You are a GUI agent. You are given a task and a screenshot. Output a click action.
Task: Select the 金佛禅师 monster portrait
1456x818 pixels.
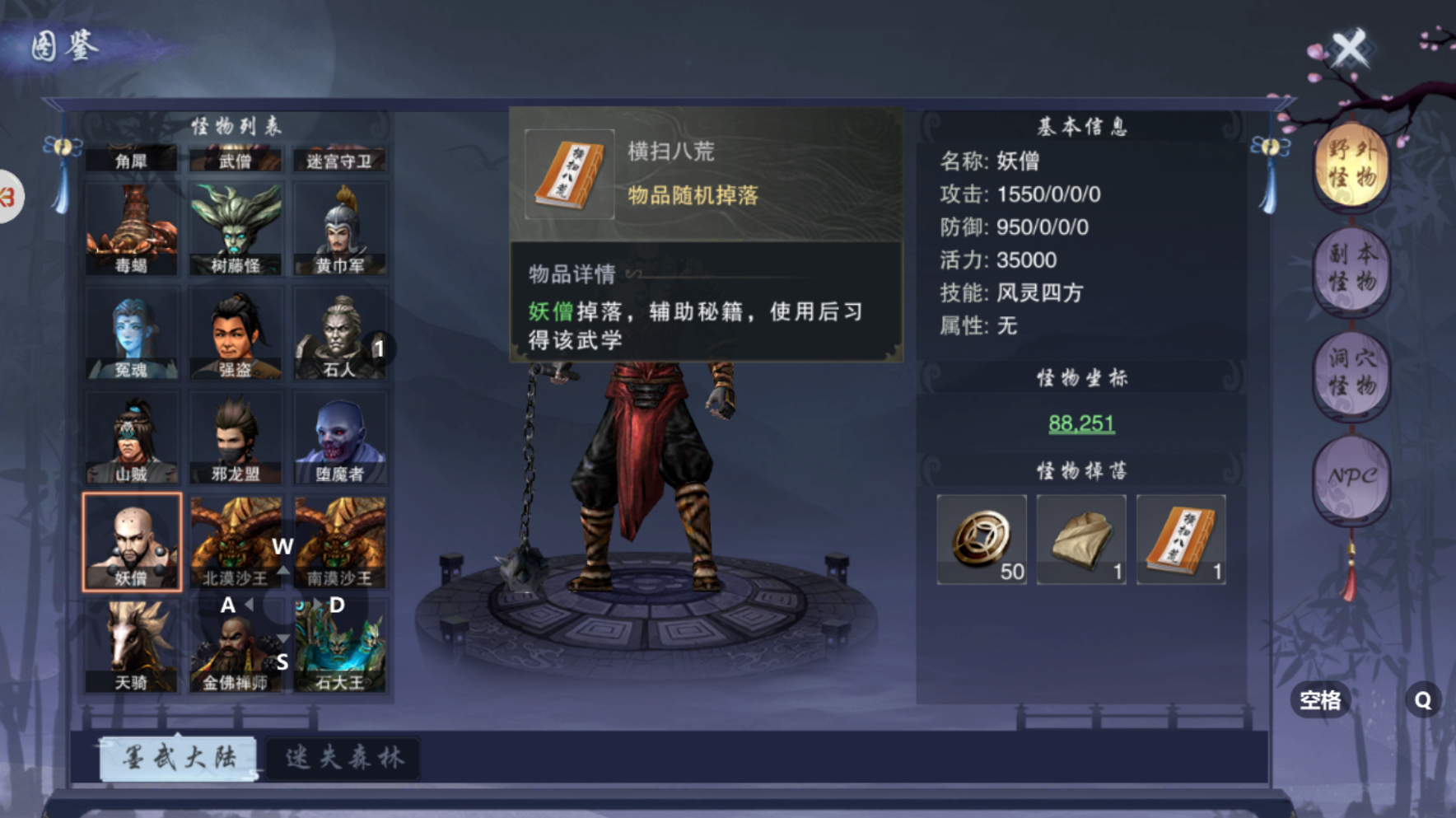236,647
